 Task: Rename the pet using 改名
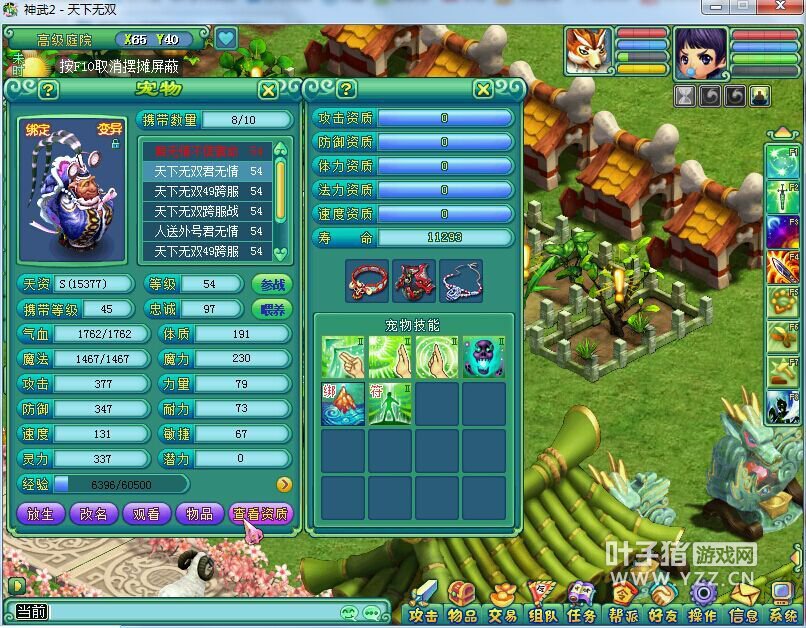pyautogui.click(x=94, y=513)
